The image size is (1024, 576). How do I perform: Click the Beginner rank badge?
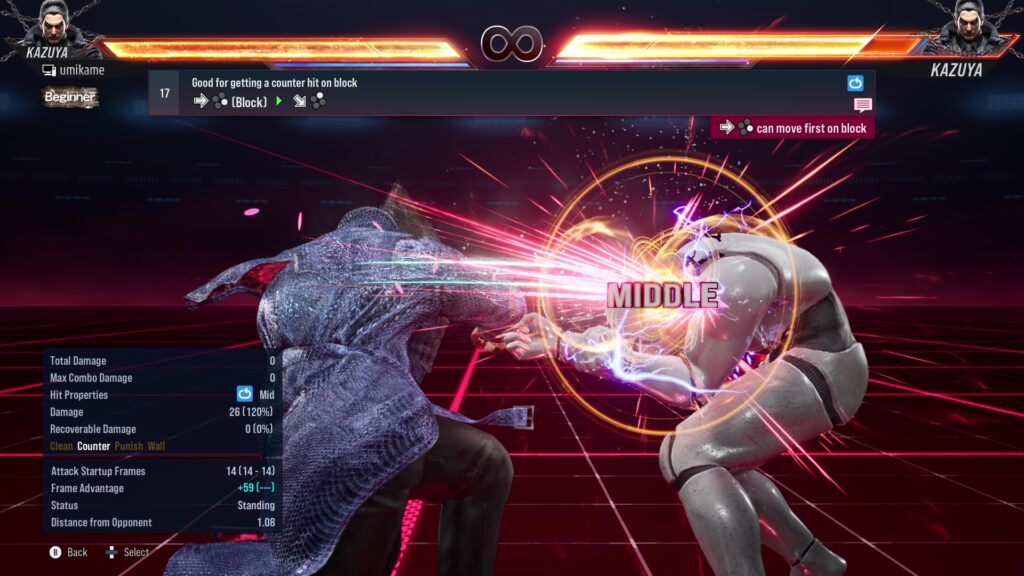[70, 97]
